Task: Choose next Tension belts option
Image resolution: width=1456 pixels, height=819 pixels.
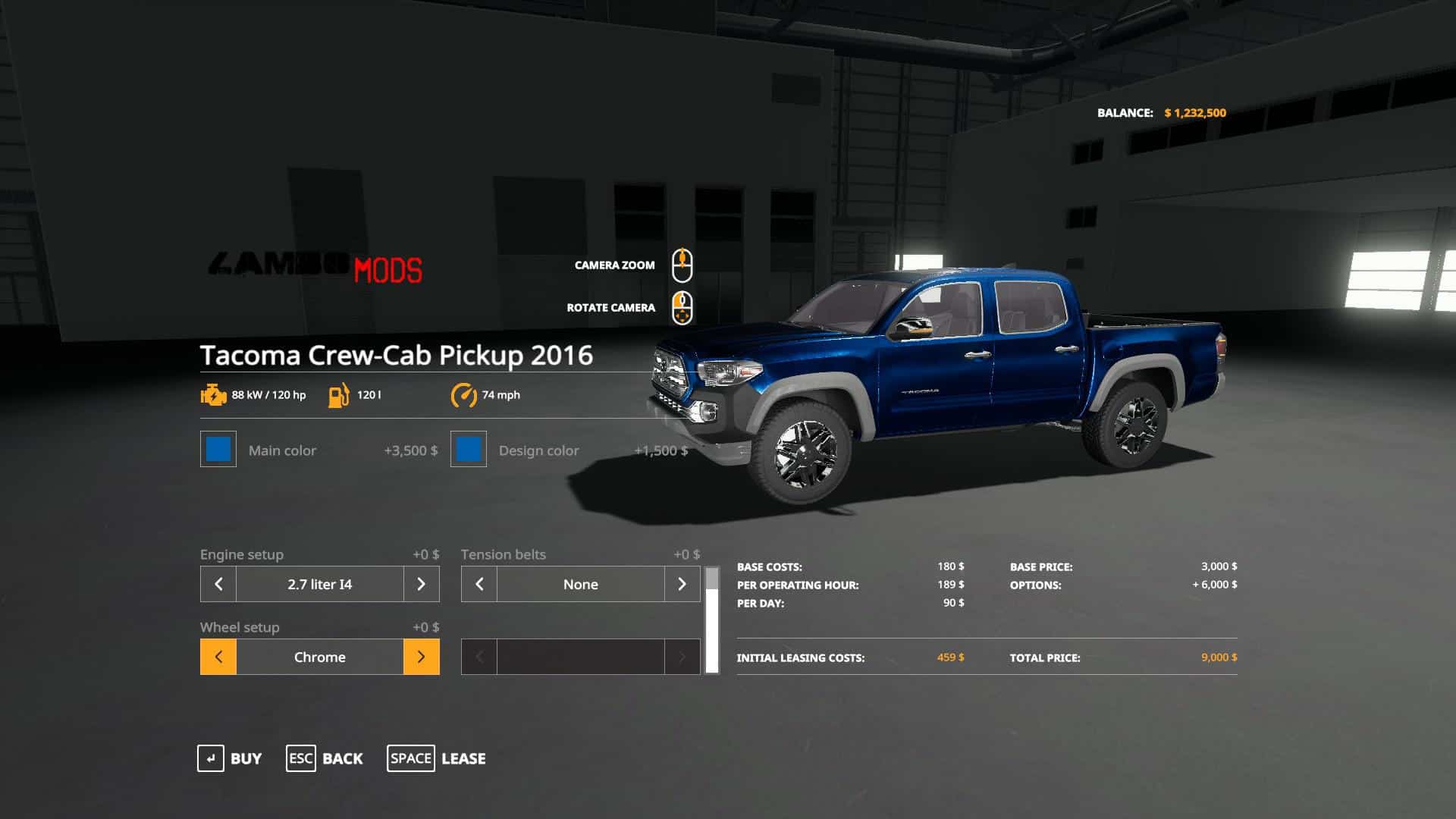Action: (682, 584)
